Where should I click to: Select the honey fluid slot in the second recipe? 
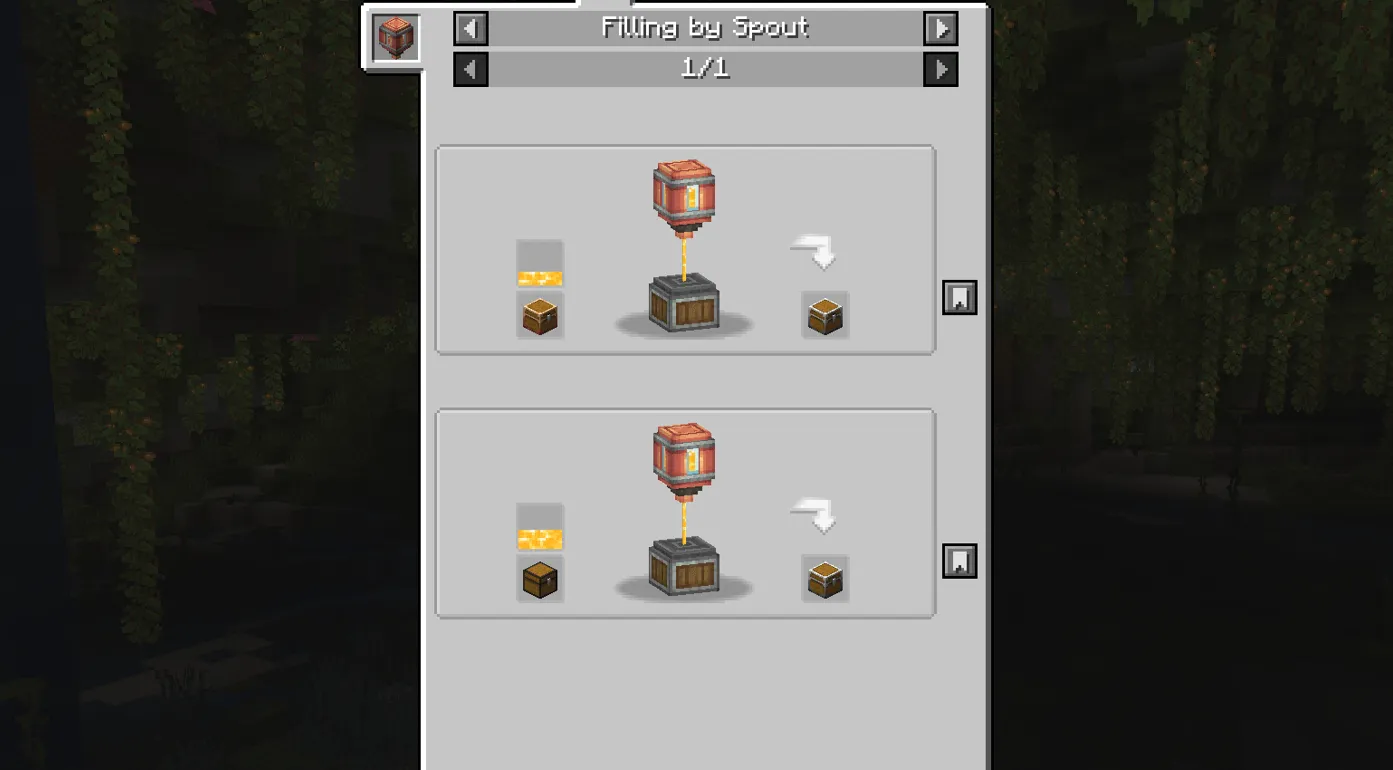point(539,527)
